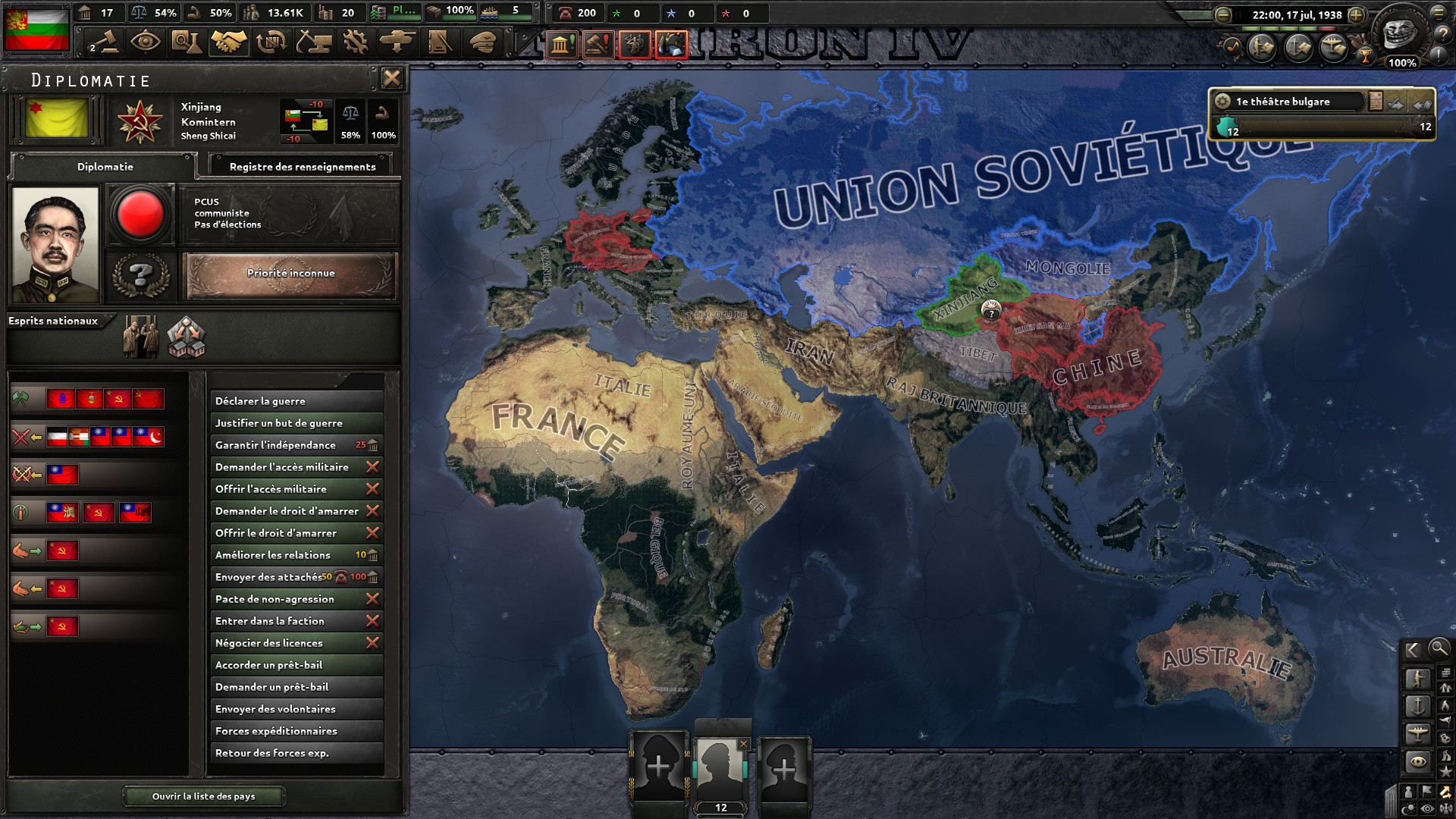
Task: Pause the game clock
Action: (1238, 14)
